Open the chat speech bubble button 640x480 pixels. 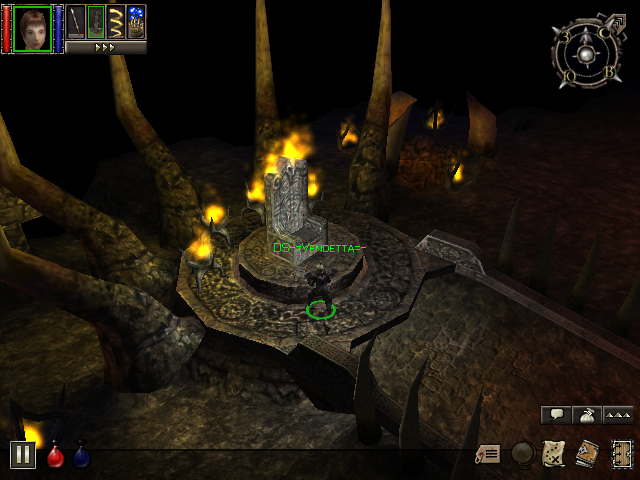click(x=556, y=415)
